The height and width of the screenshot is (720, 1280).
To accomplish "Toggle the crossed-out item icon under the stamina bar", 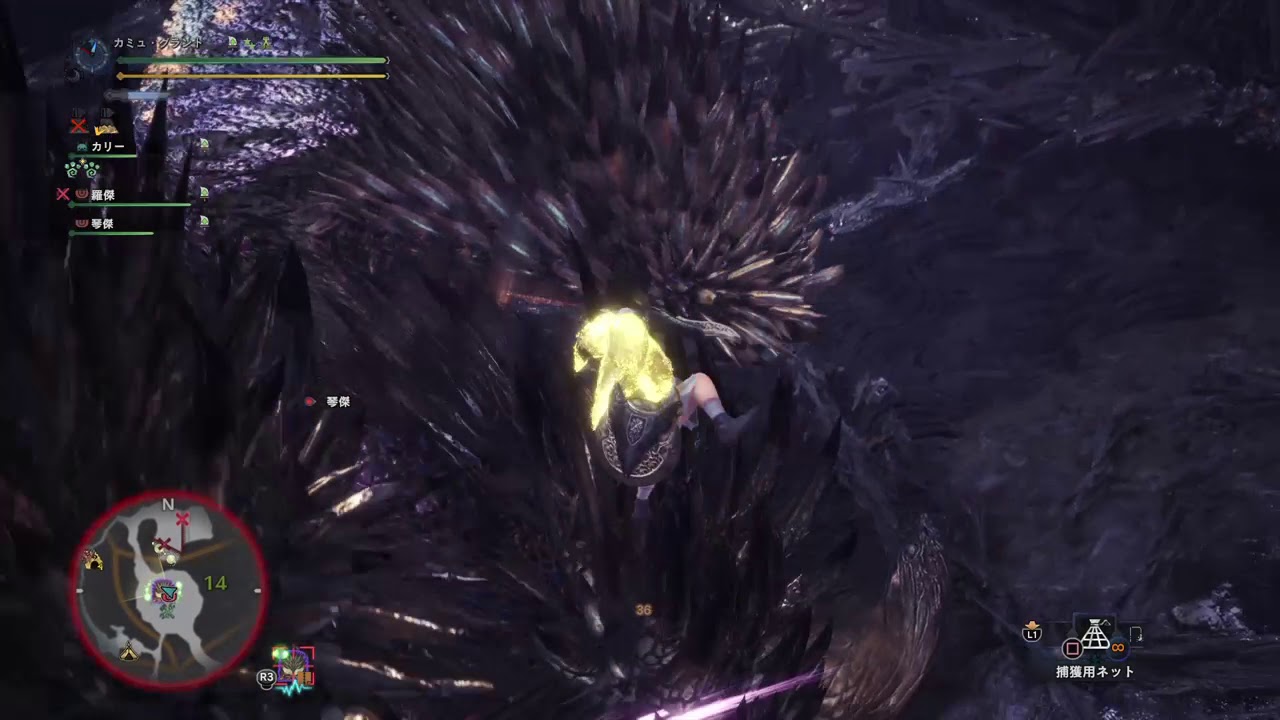I will [x=77, y=125].
